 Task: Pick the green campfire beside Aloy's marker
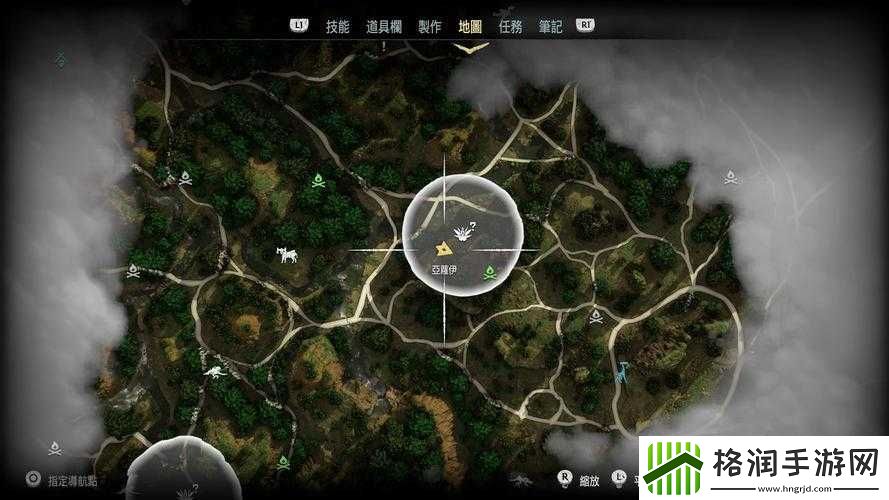(x=490, y=272)
